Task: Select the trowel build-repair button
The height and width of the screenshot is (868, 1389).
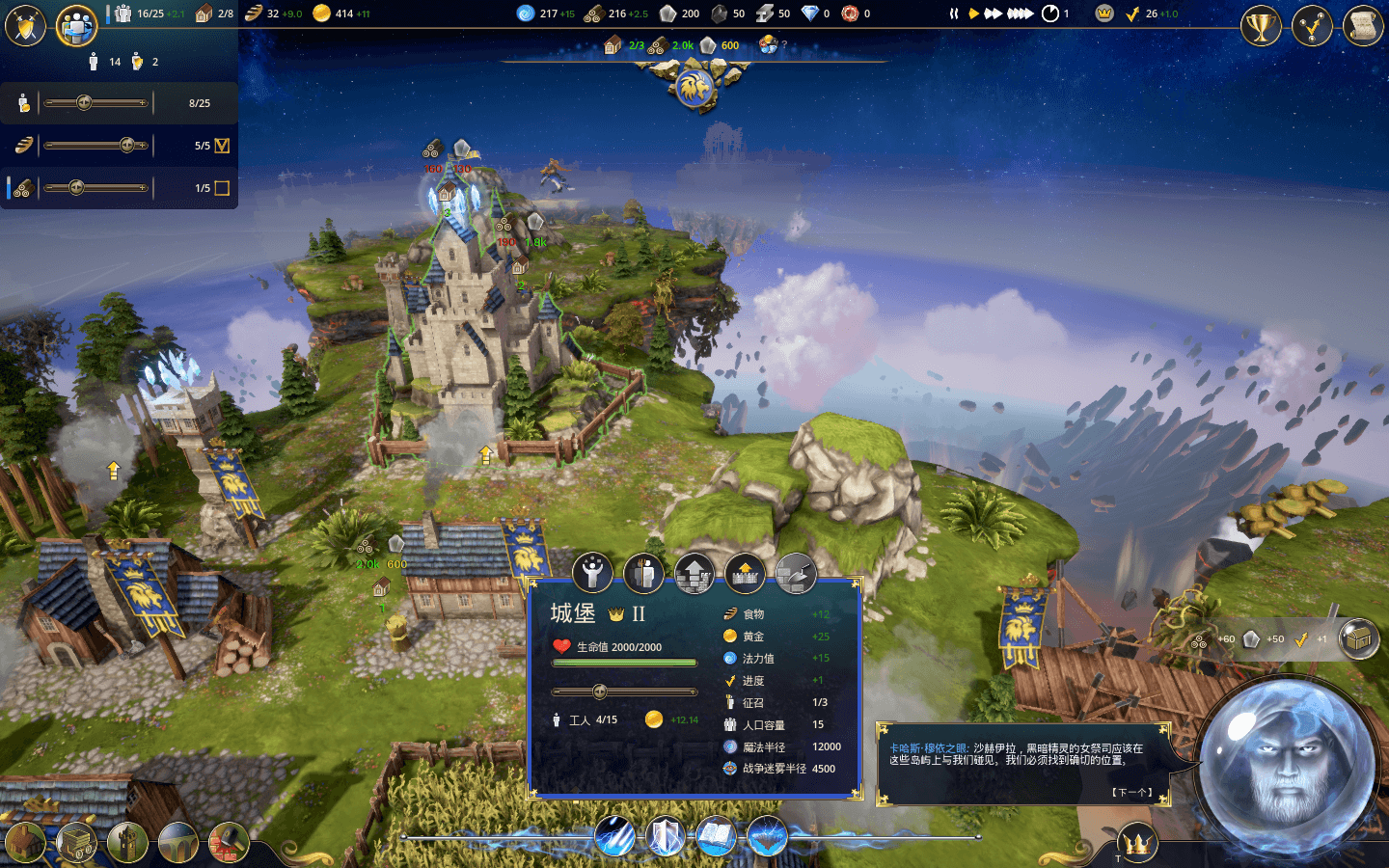Action: (796, 574)
